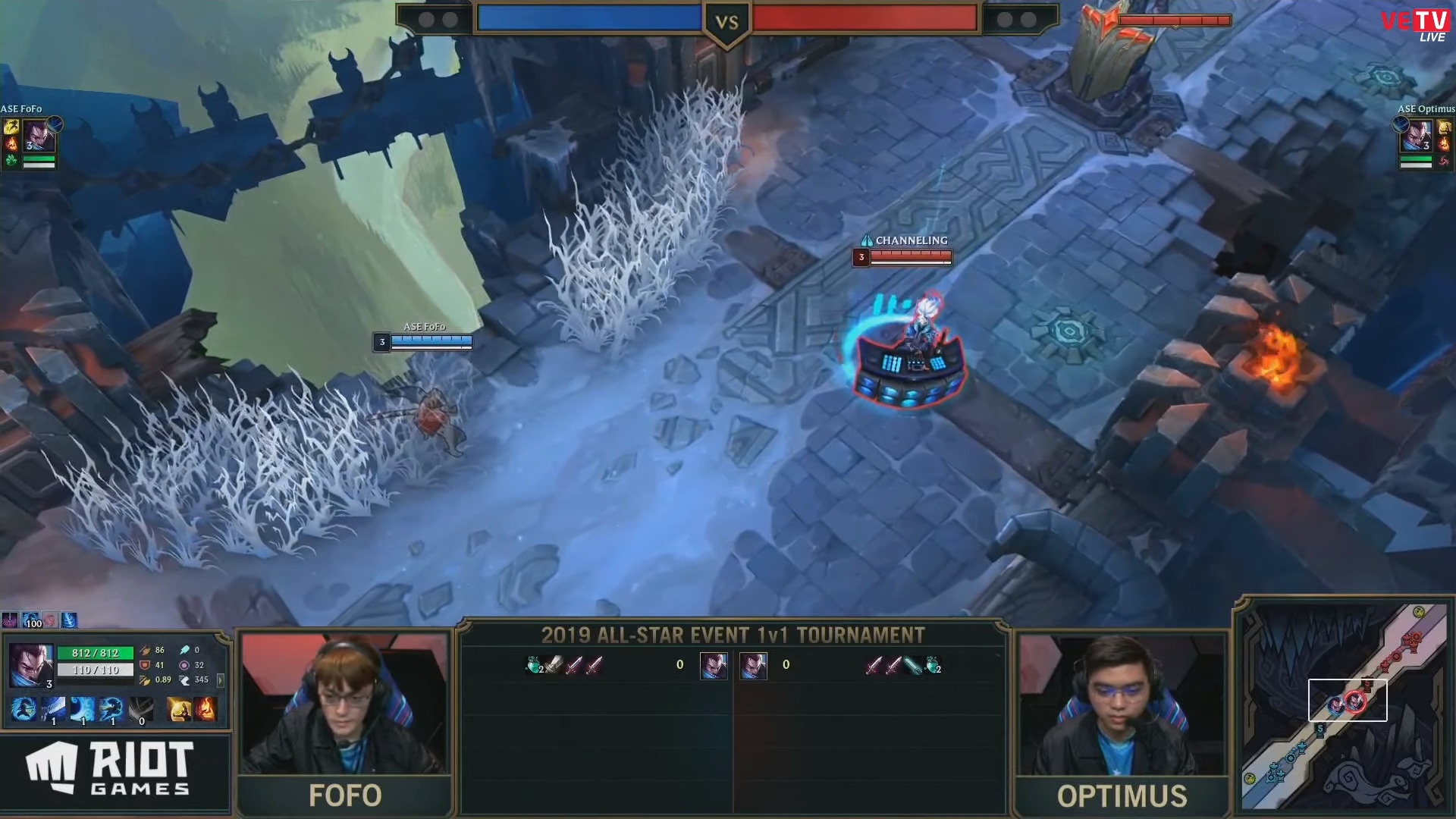1456x819 pixels.
Task: Select Yasuo's Steel Tempest ability icon
Action: 53,709
